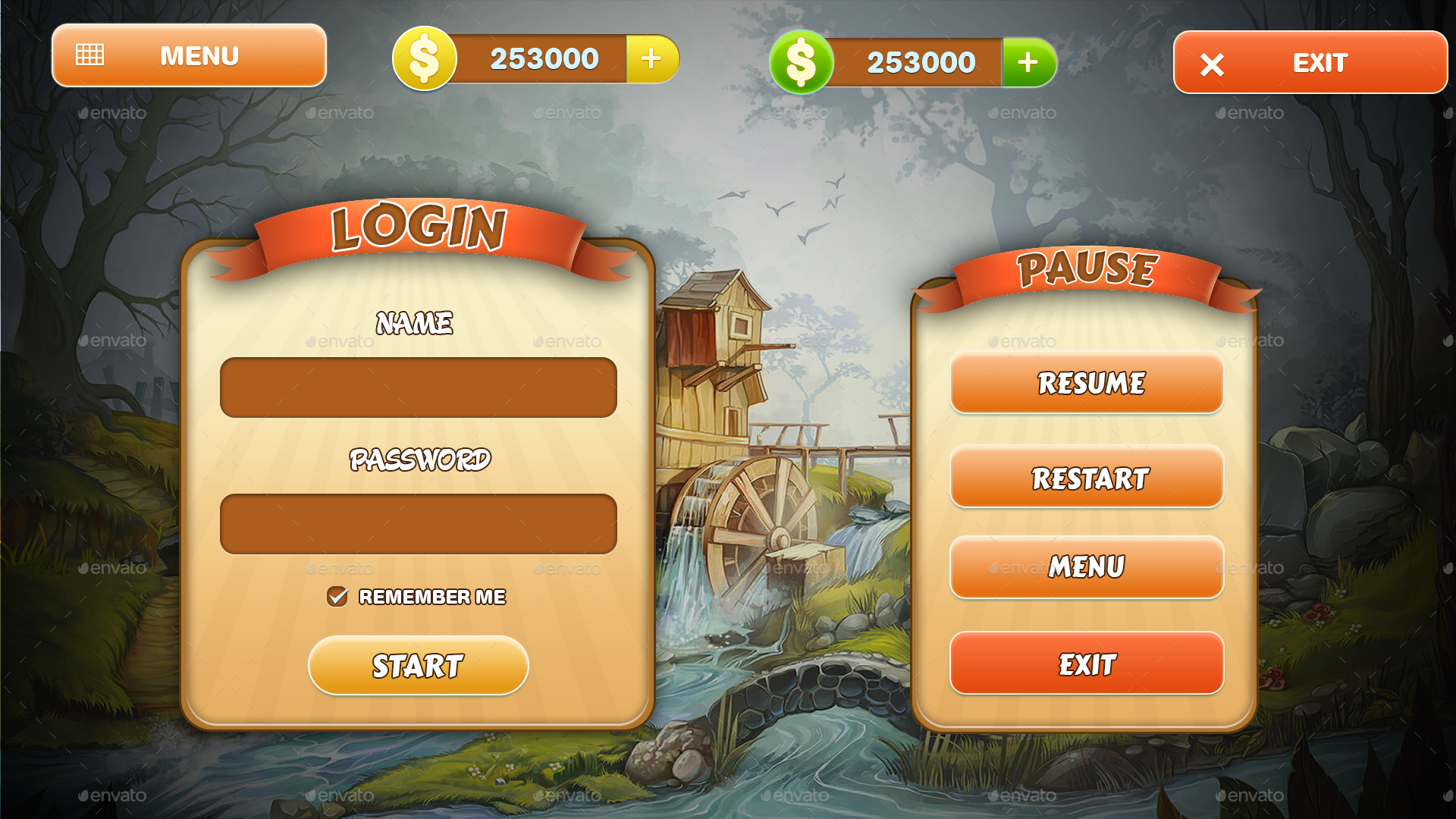This screenshot has height=819, width=1456.
Task: Click the LOGIN ribbon banner
Action: point(418,227)
